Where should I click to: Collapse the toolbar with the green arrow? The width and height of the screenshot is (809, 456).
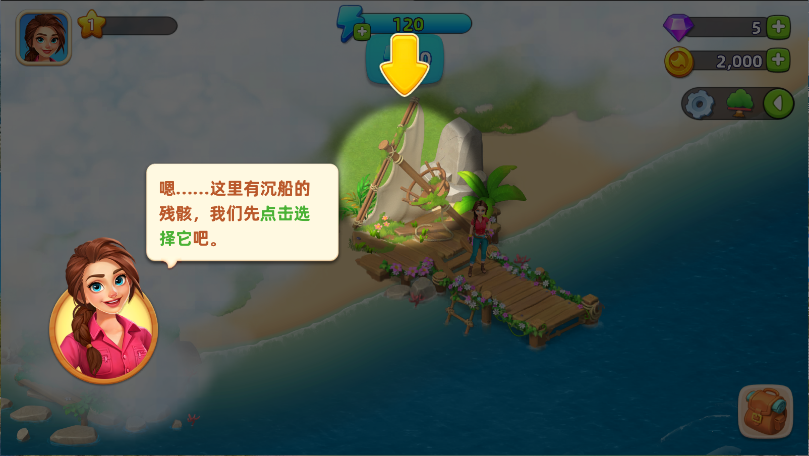[x=778, y=103]
